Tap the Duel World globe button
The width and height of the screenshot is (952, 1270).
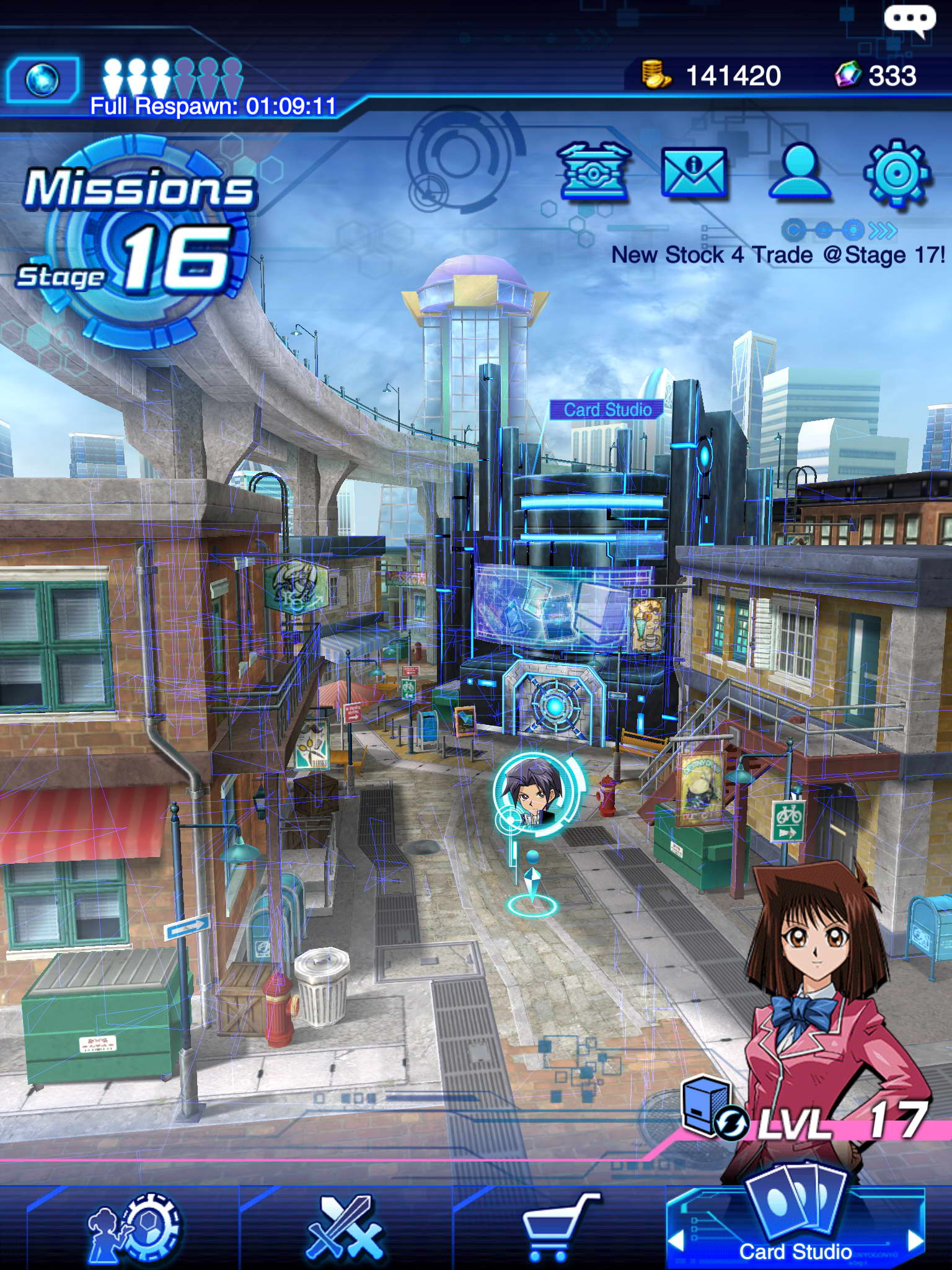point(43,79)
